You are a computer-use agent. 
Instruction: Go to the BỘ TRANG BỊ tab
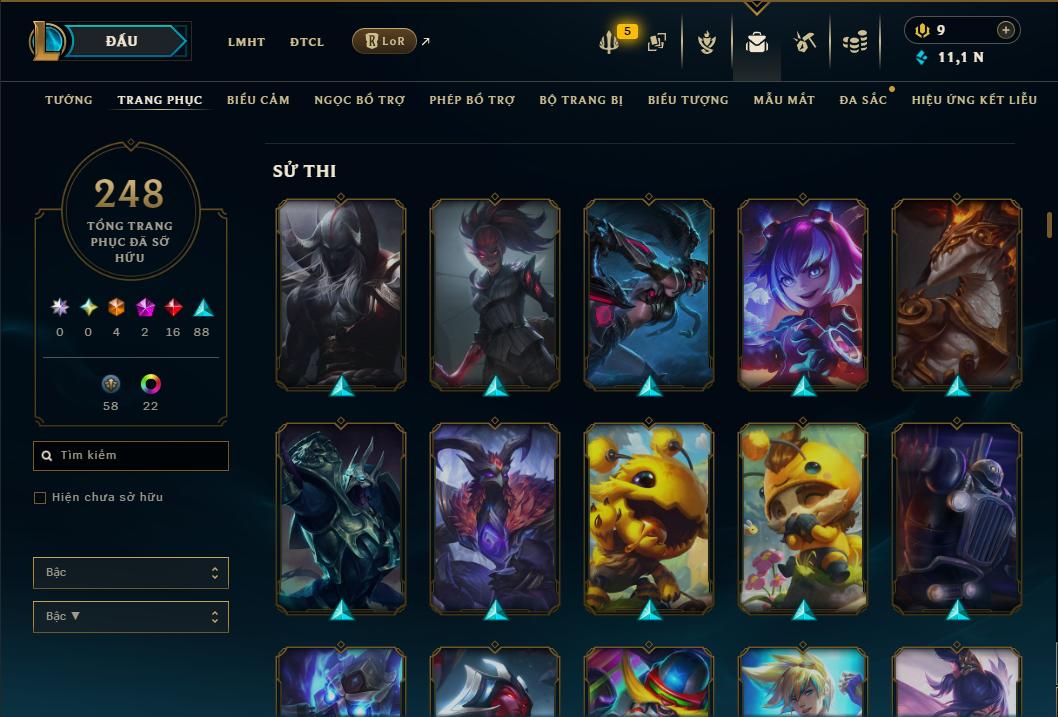click(x=581, y=100)
